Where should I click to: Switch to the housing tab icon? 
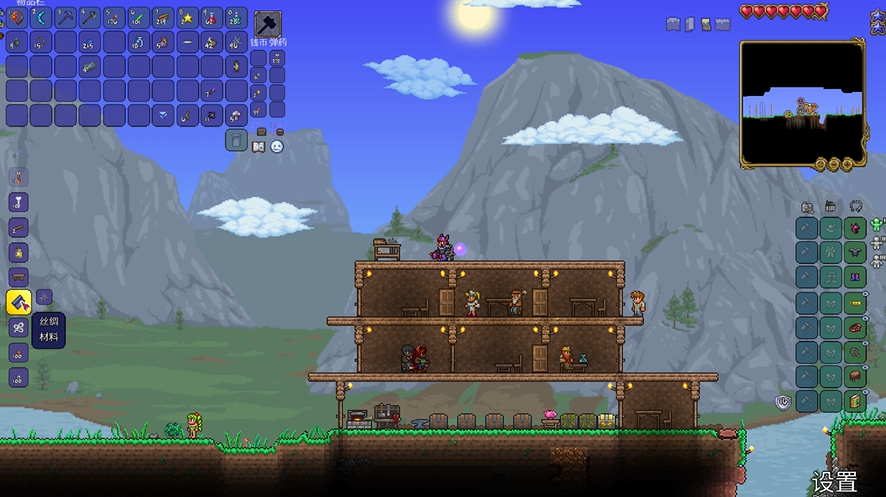(831, 207)
